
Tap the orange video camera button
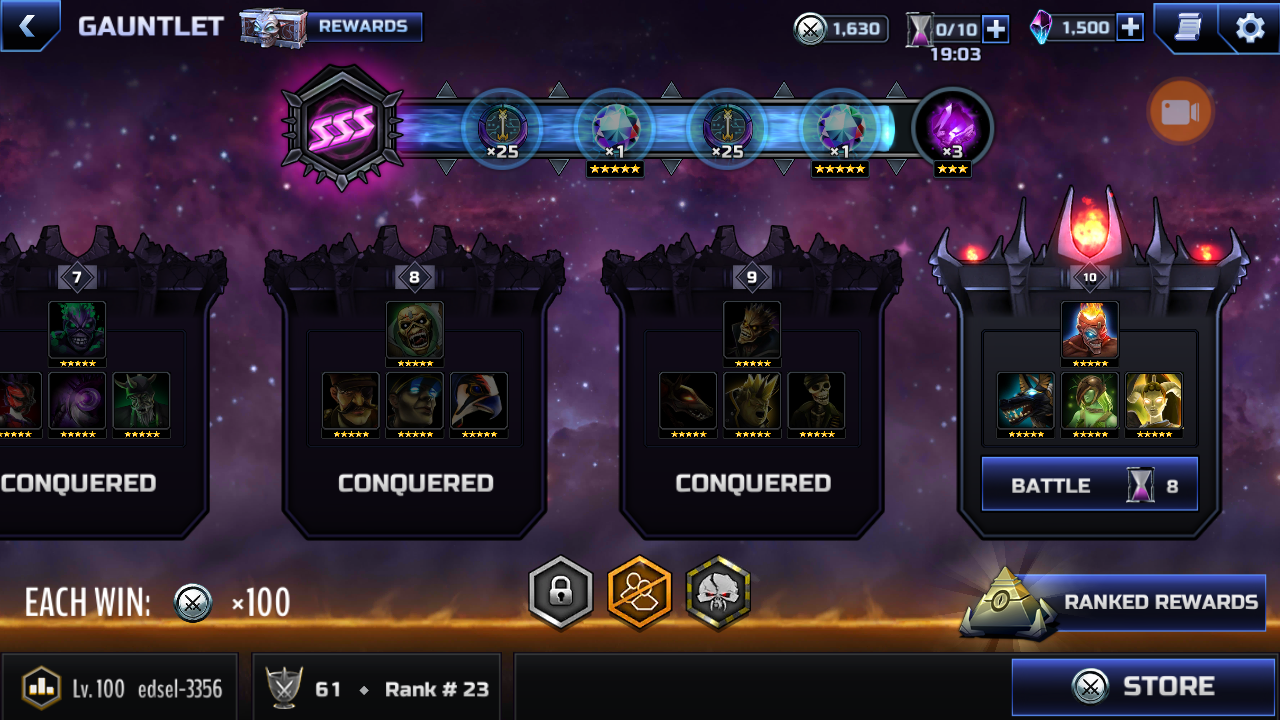click(1180, 112)
